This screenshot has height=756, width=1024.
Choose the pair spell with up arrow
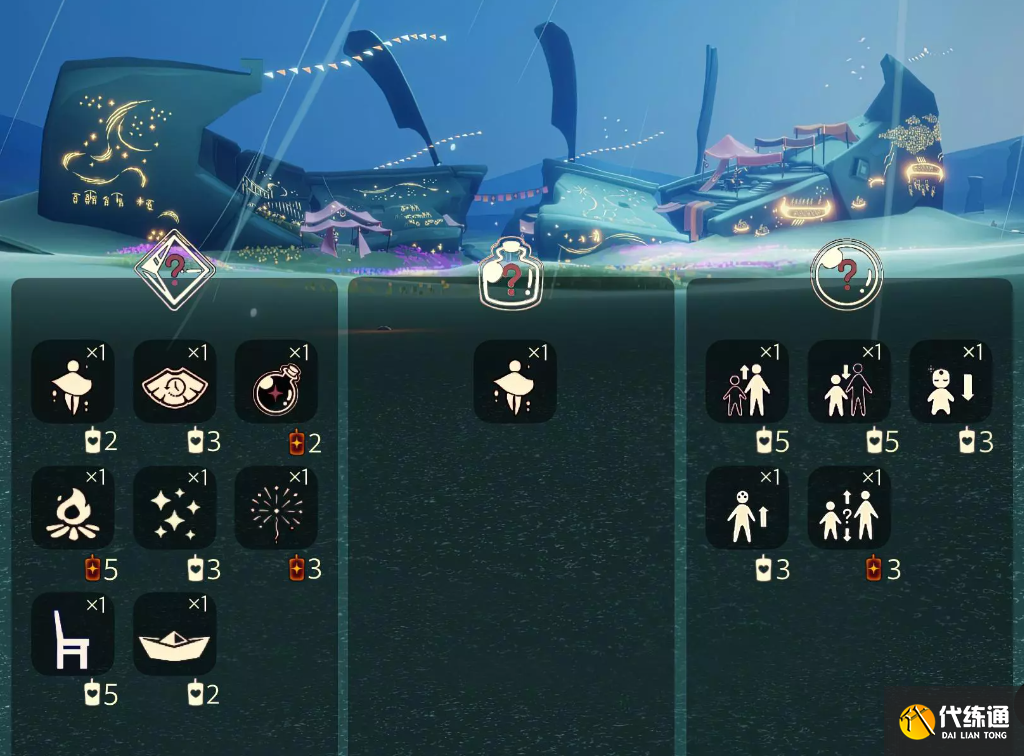point(747,382)
